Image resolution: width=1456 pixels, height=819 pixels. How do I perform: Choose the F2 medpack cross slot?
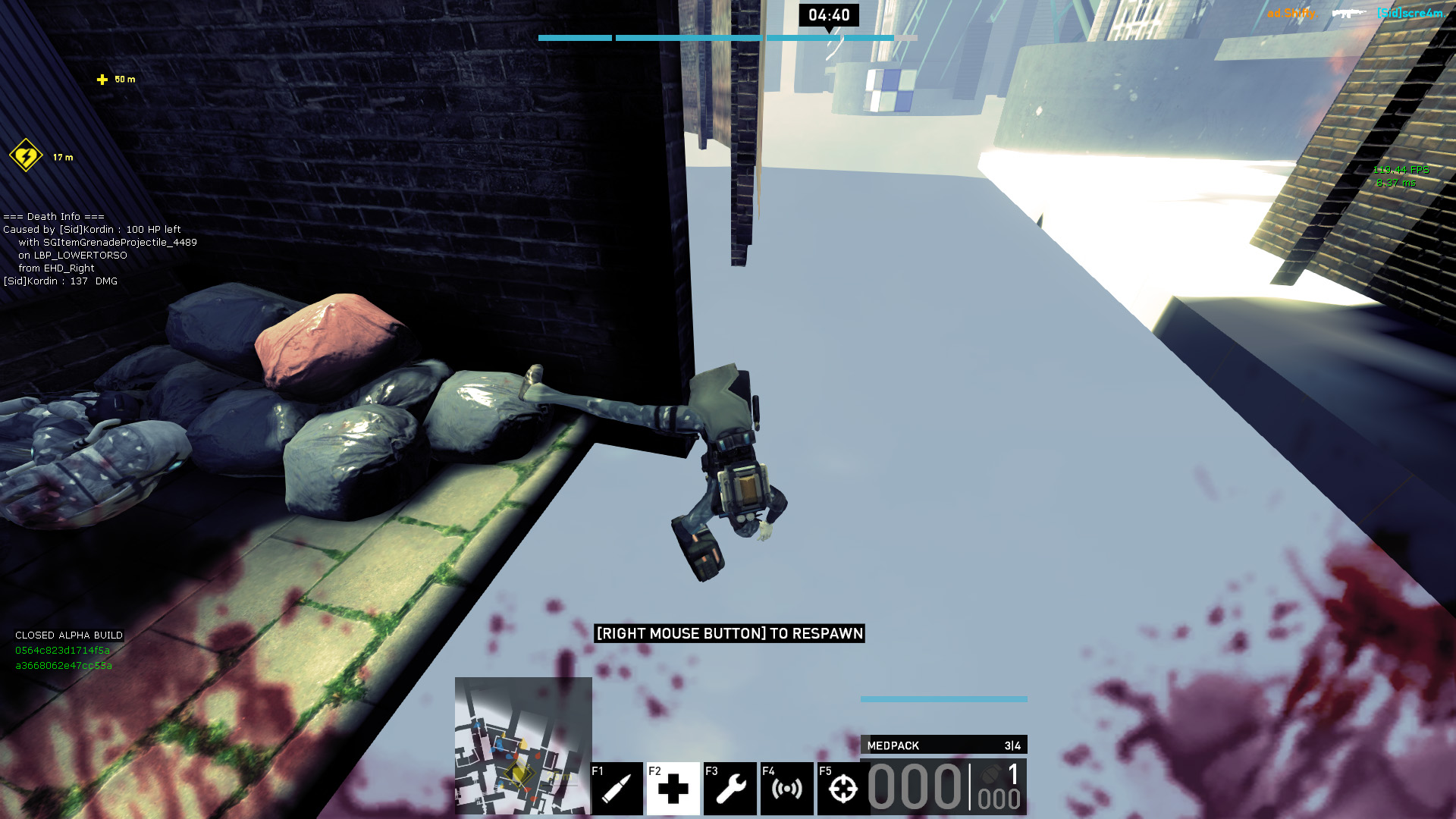pos(673,789)
